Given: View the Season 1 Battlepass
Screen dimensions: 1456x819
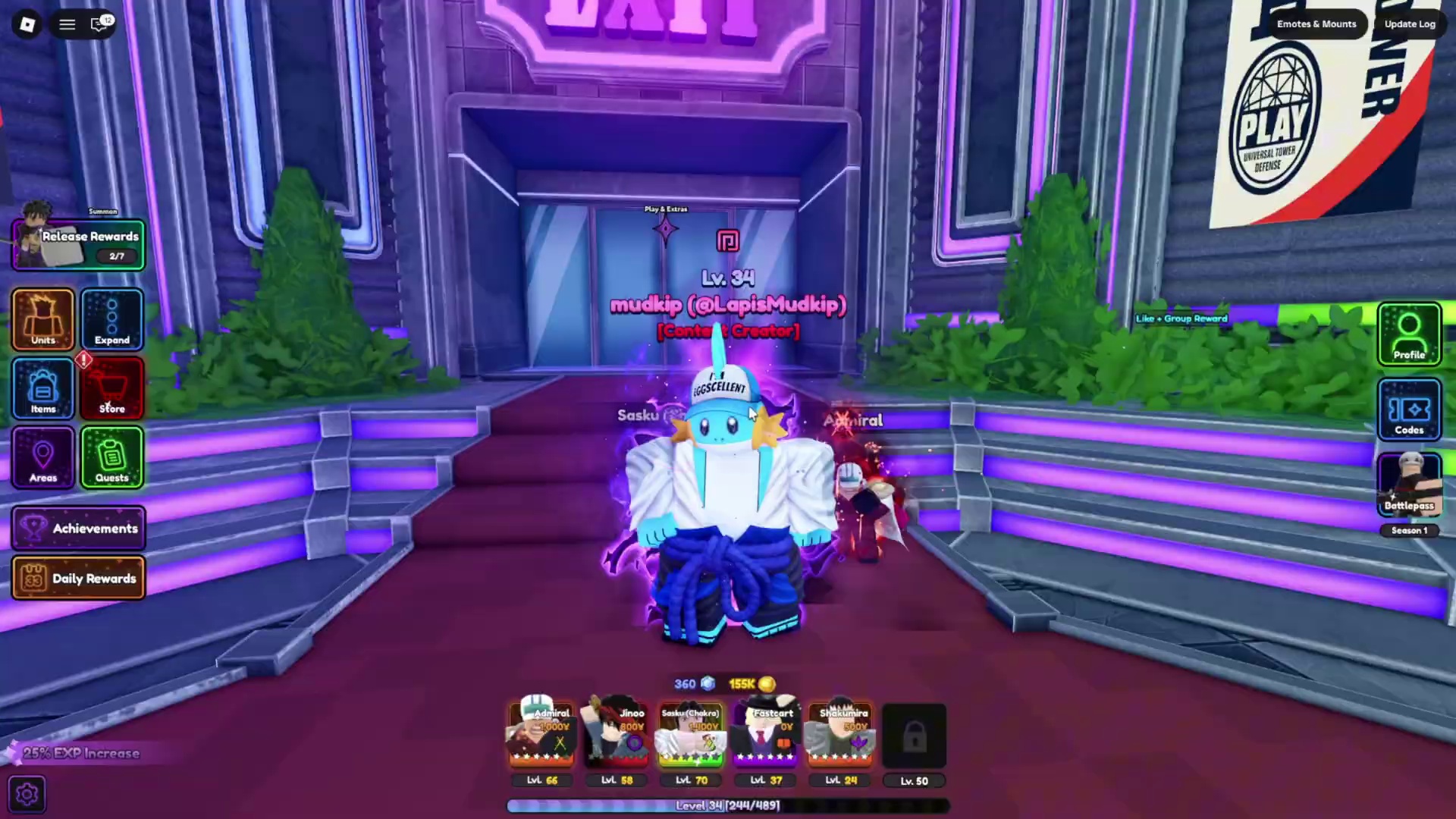Looking at the screenshot, I should click(x=1408, y=485).
